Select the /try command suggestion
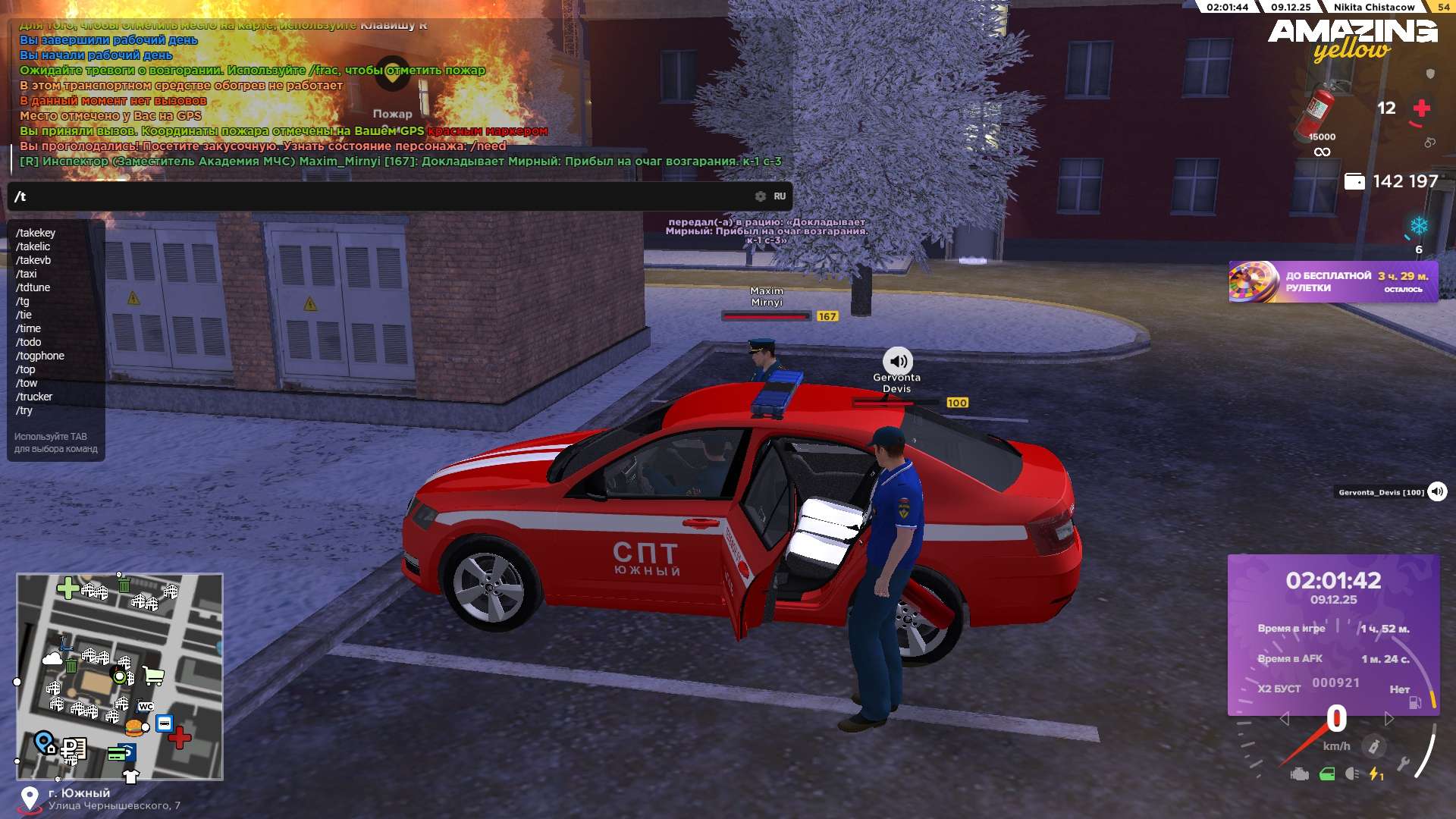The image size is (1456, 819). pyautogui.click(x=24, y=410)
